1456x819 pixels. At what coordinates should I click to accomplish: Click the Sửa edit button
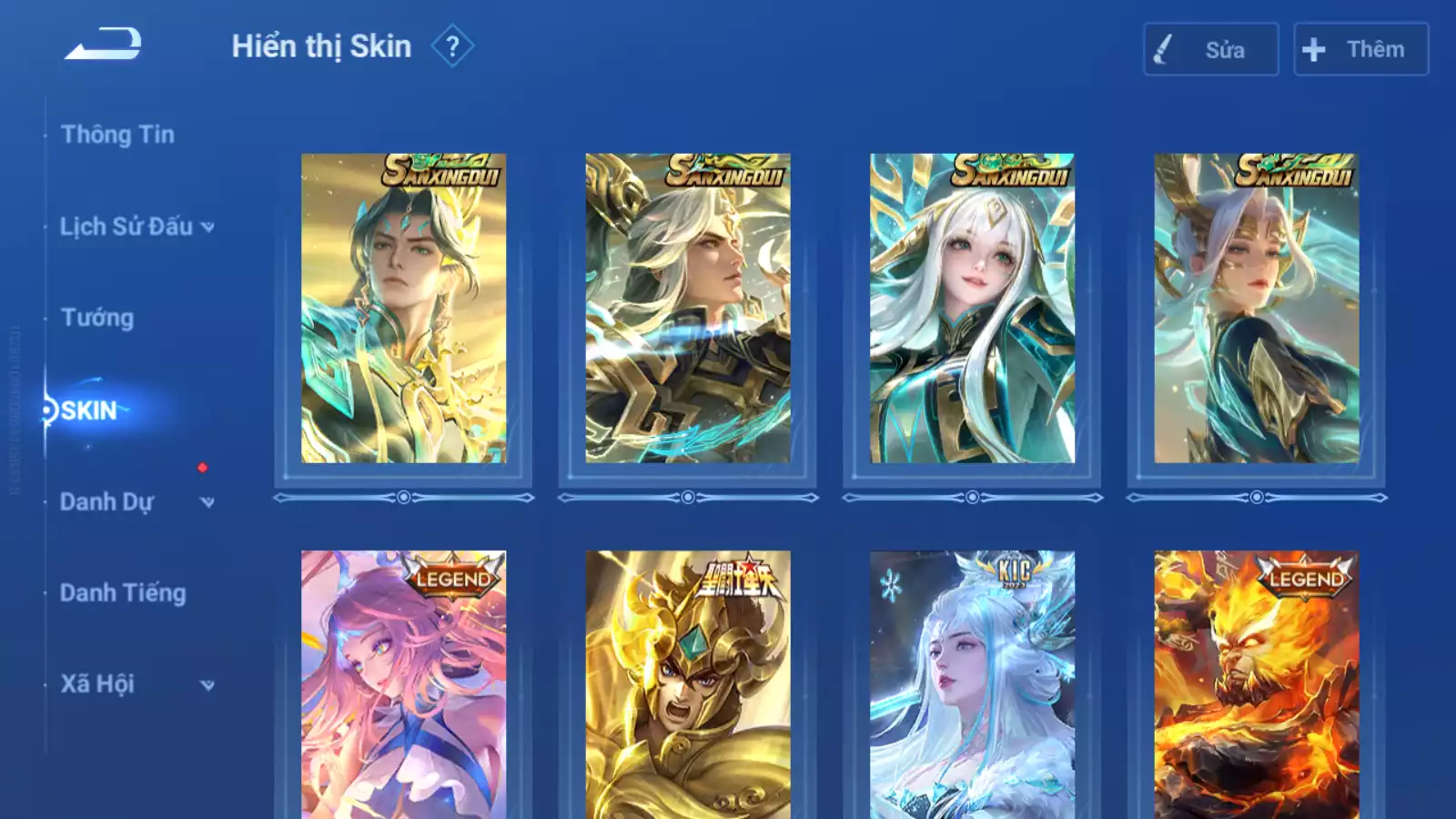pos(1210,49)
